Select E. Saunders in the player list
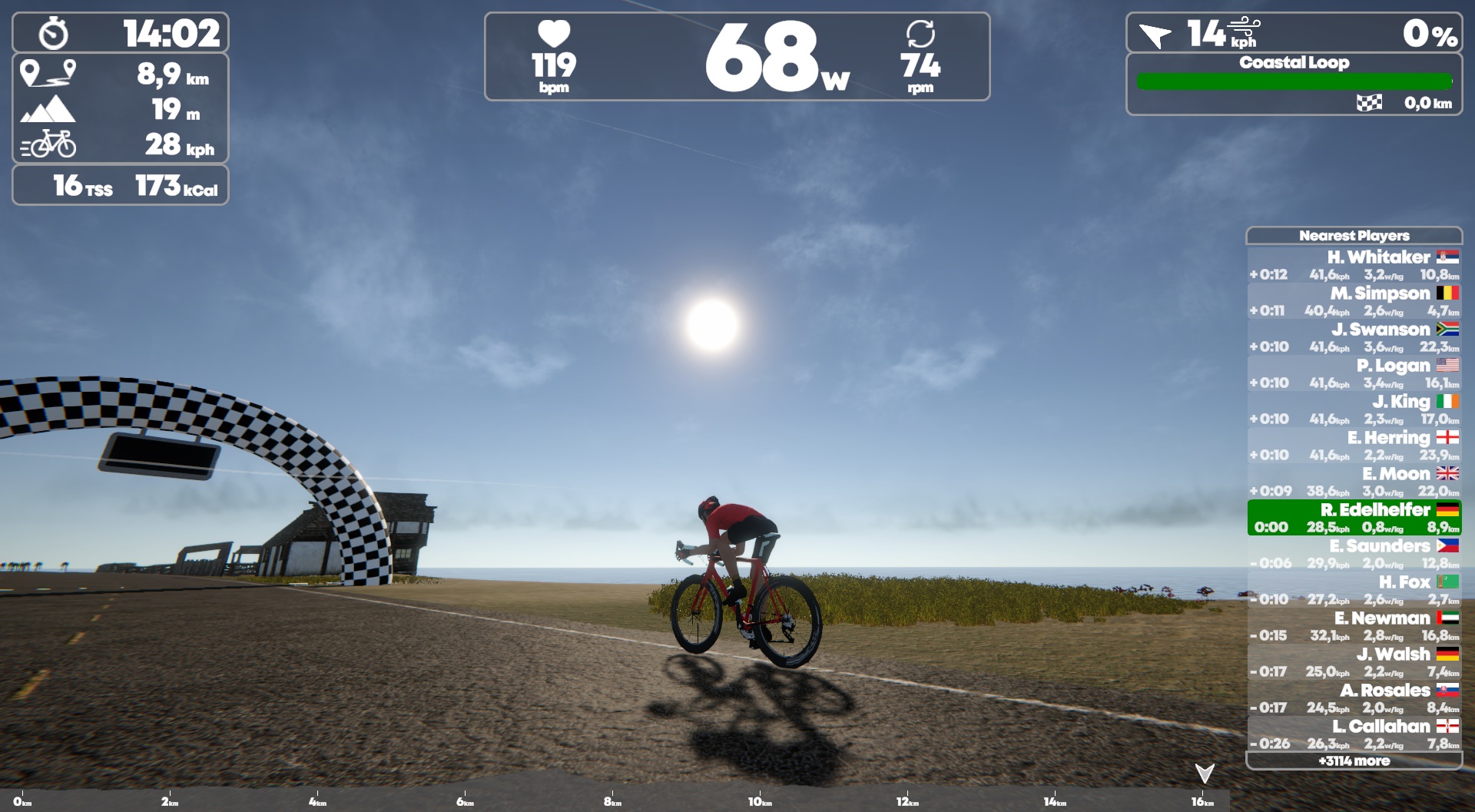 click(1354, 554)
